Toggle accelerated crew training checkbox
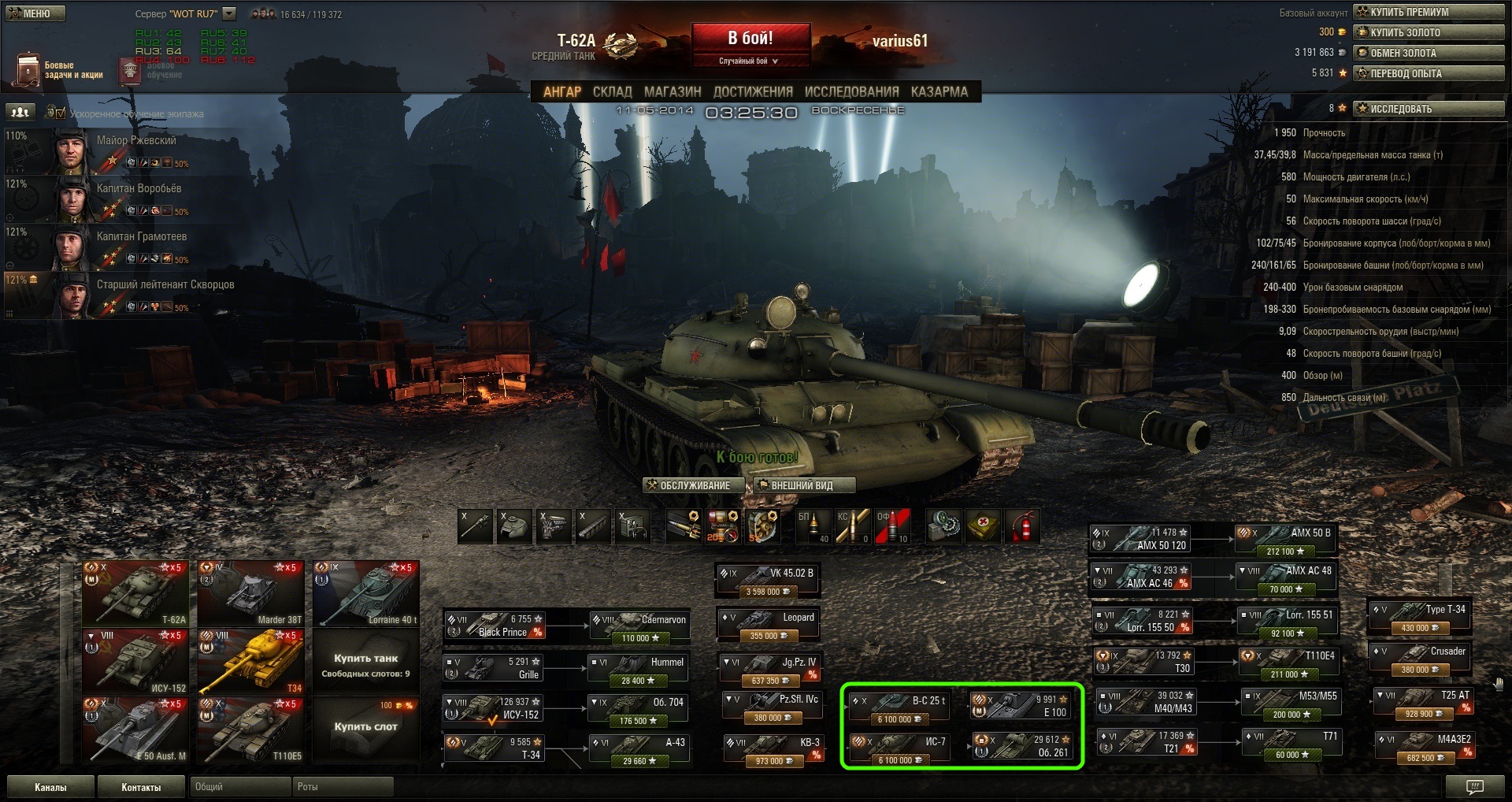 pyautogui.click(x=61, y=113)
